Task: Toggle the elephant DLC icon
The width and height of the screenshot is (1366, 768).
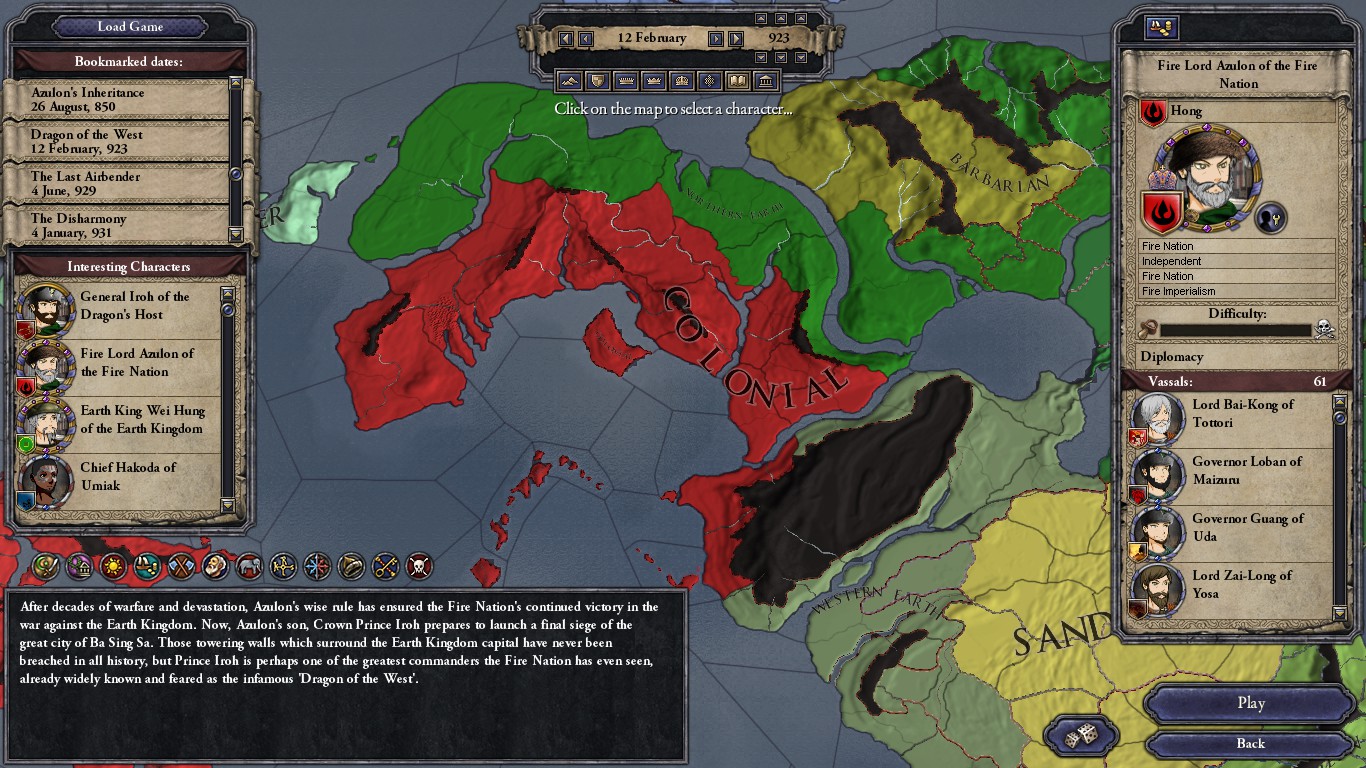Action: [x=248, y=566]
